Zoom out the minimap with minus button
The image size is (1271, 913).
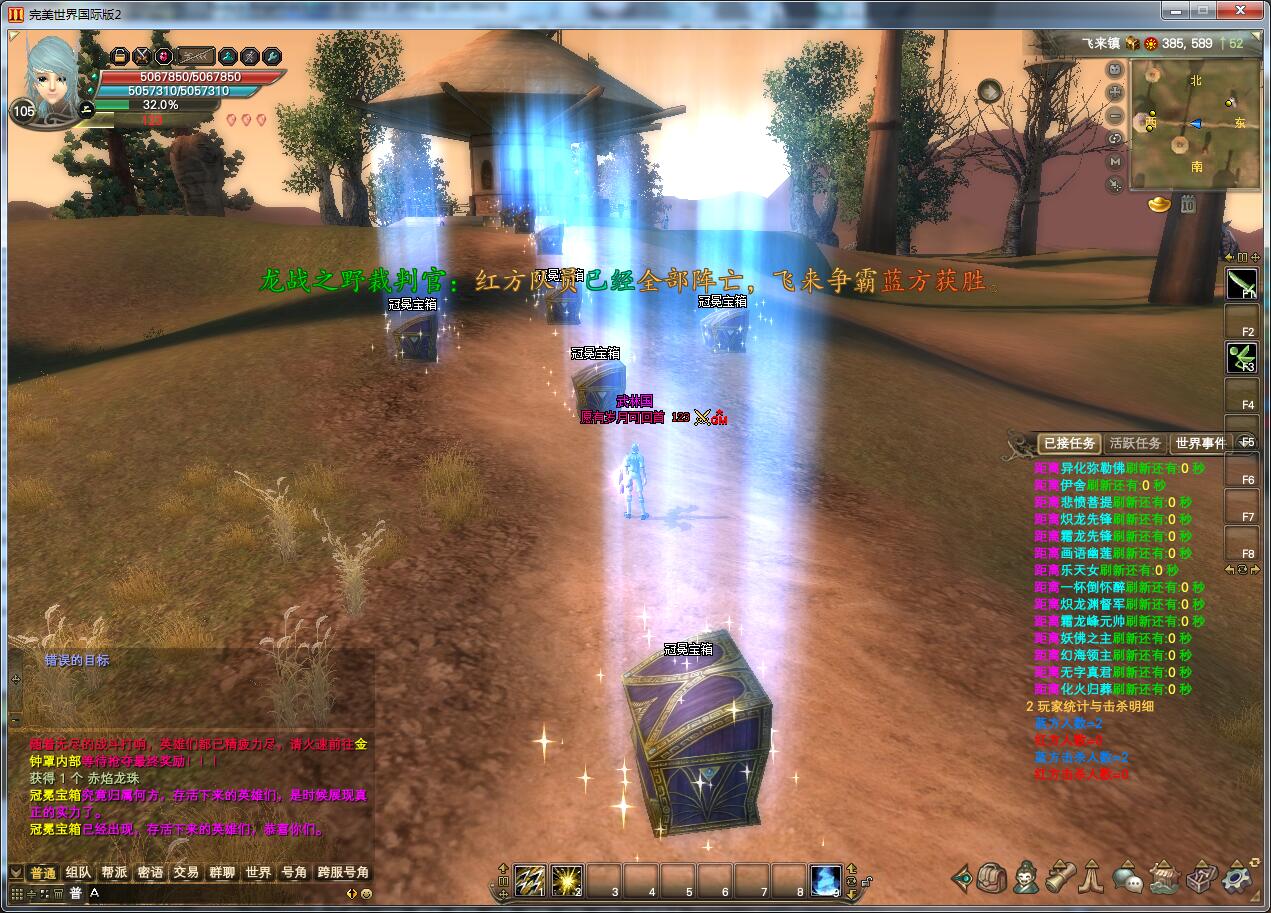(x=1116, y=116)
